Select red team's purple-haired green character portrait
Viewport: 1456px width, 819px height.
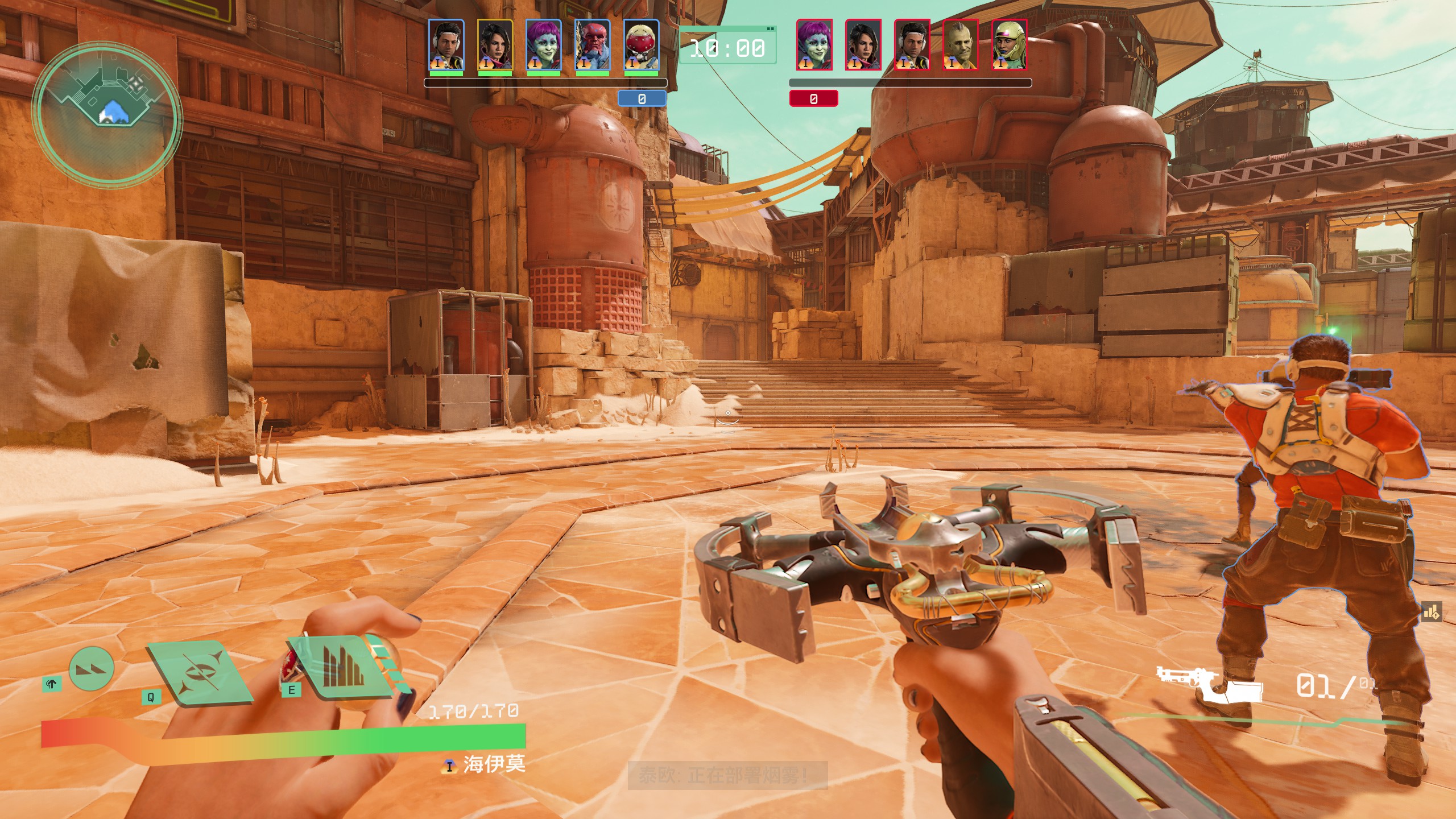point(814,45)
